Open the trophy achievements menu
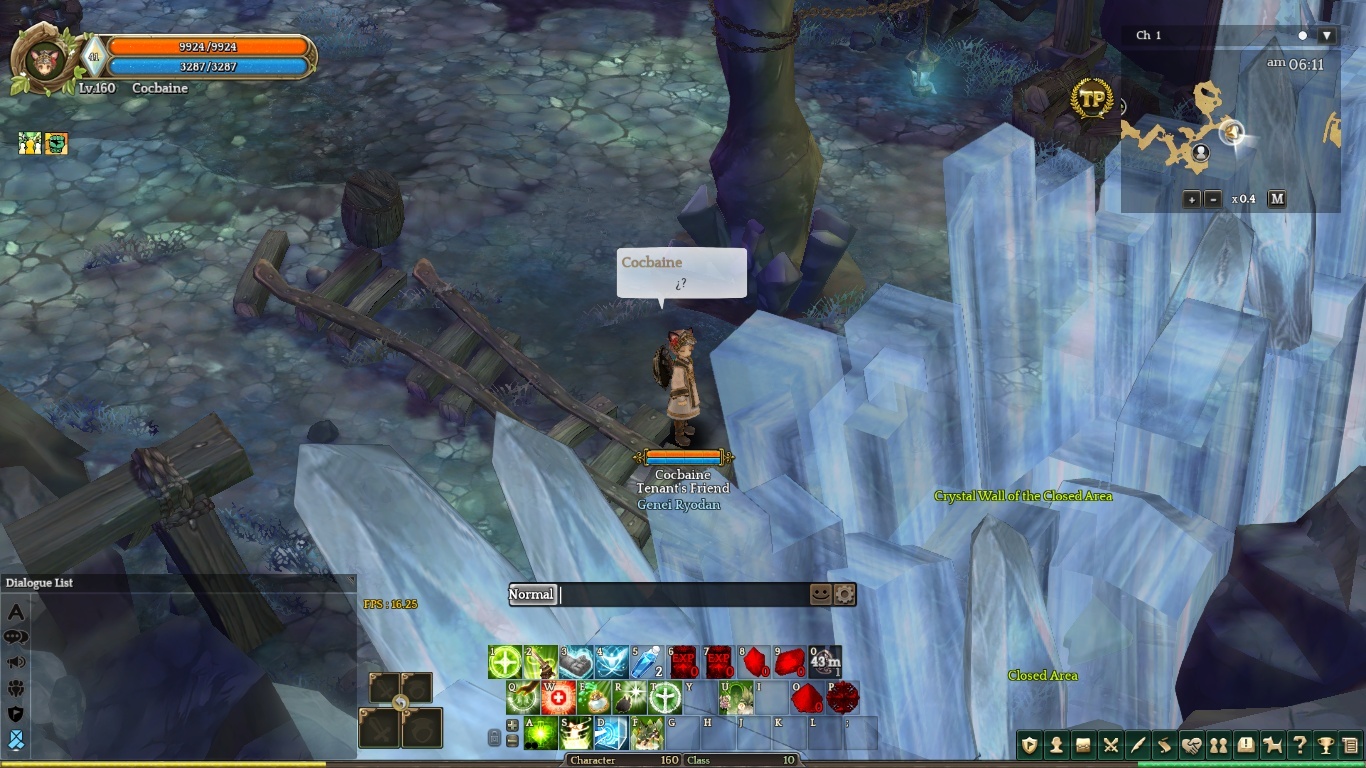 pyautogui.click(x=1326, y=745)
